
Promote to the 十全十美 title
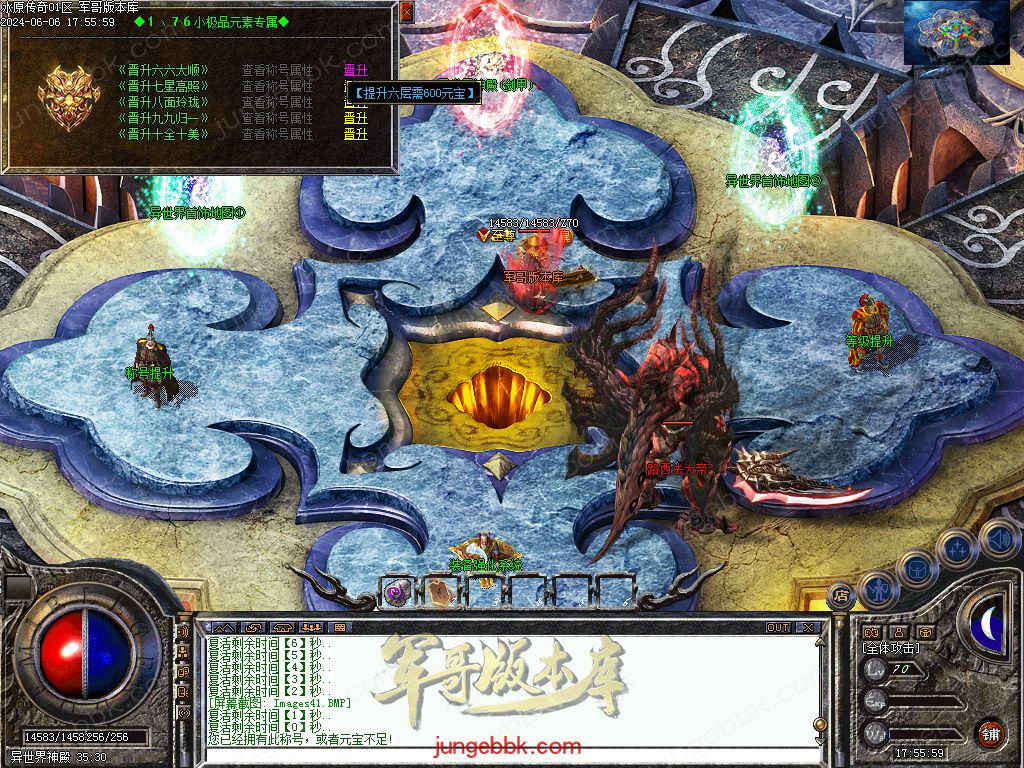pyautogui.click(x=355, y=134)
